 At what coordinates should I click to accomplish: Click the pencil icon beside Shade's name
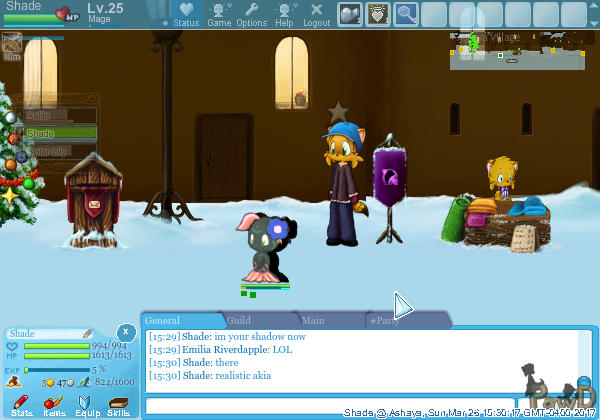point(88,333)
